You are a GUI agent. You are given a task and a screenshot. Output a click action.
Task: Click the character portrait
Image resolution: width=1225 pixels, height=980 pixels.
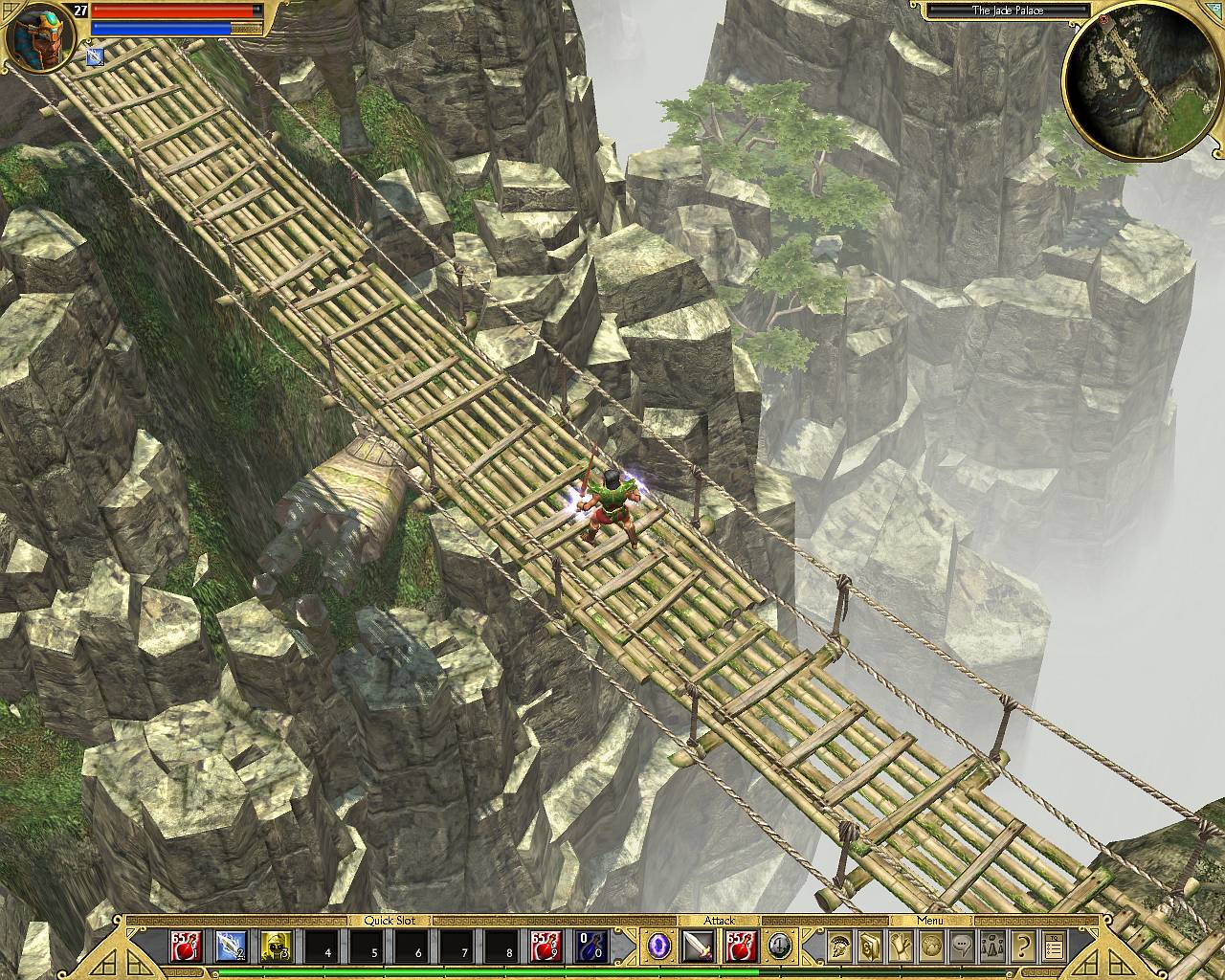[35, 36]
